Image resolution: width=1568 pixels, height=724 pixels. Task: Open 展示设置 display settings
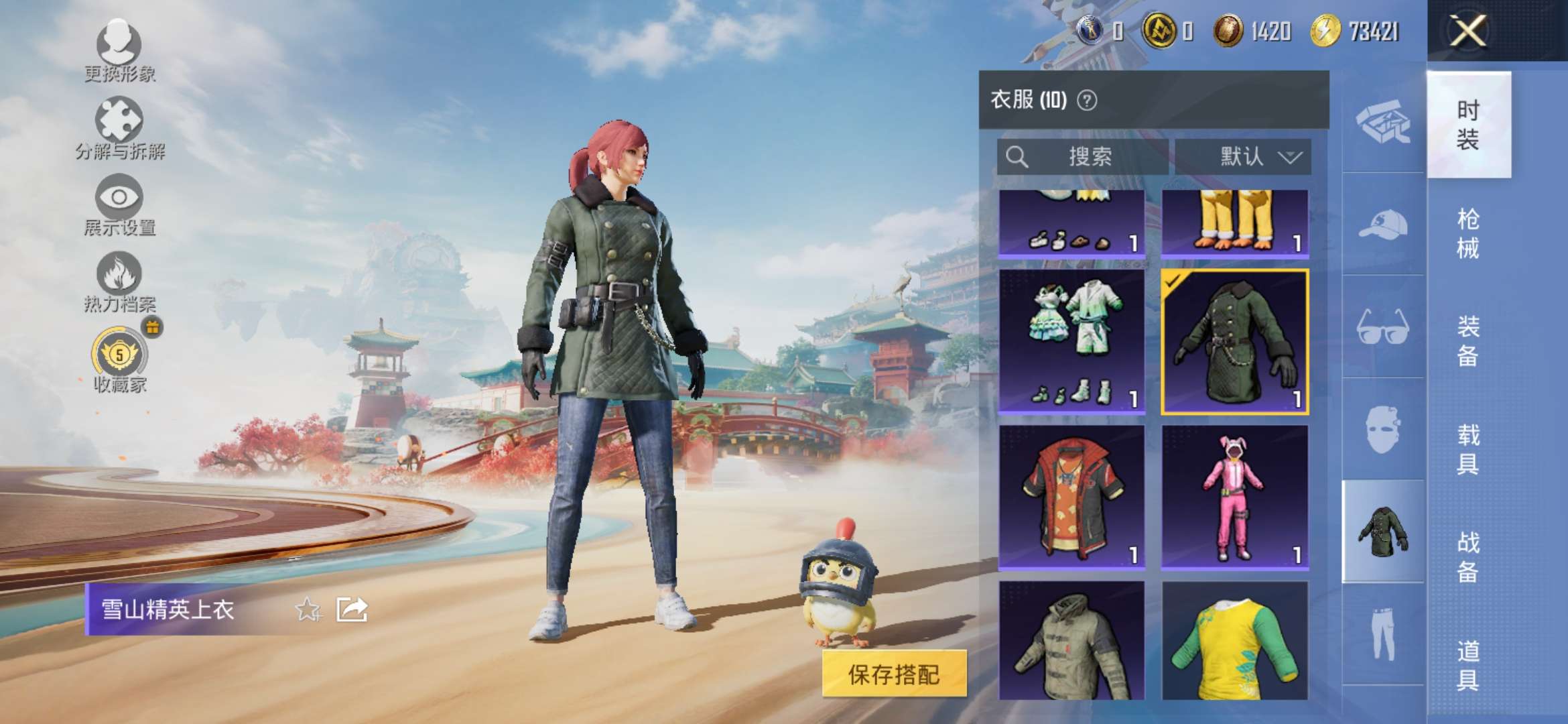point(121,201)
